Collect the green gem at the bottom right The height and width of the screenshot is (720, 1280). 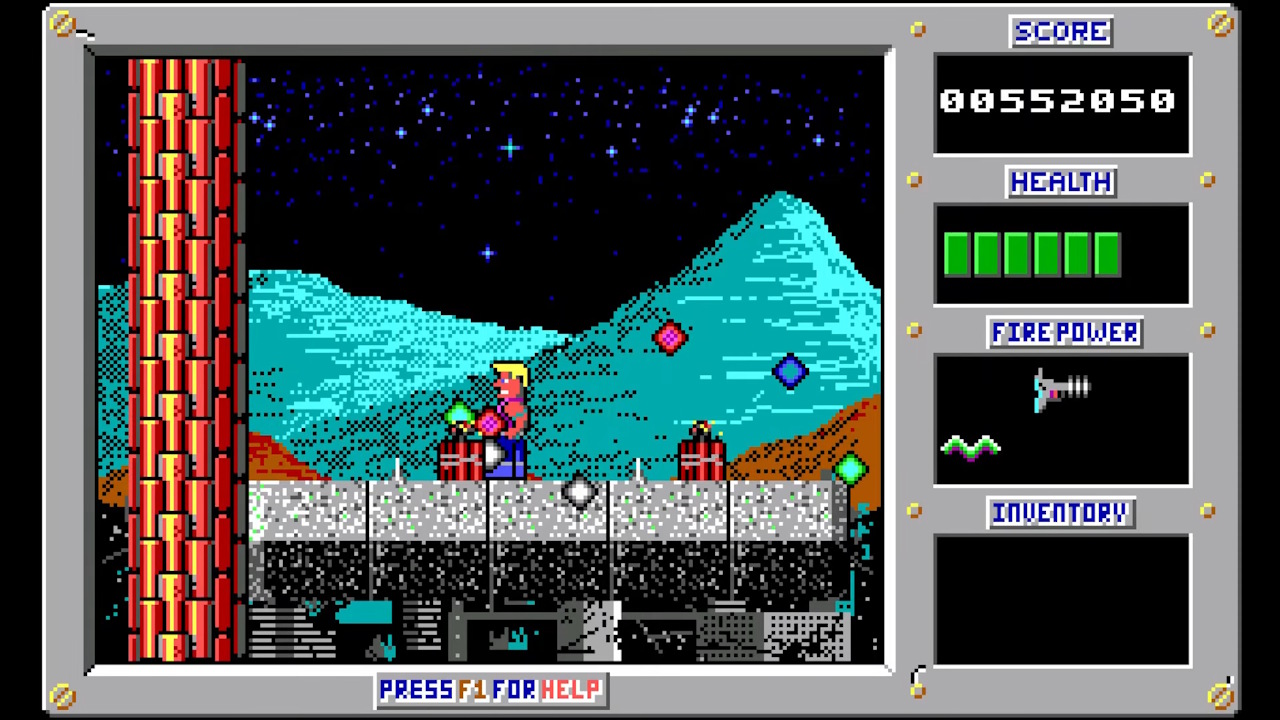click(851, 467)
